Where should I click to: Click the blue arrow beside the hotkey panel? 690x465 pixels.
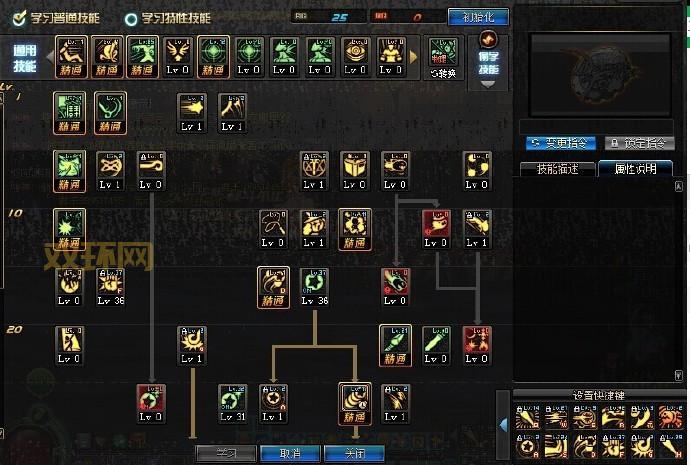[x=504, y=424]
